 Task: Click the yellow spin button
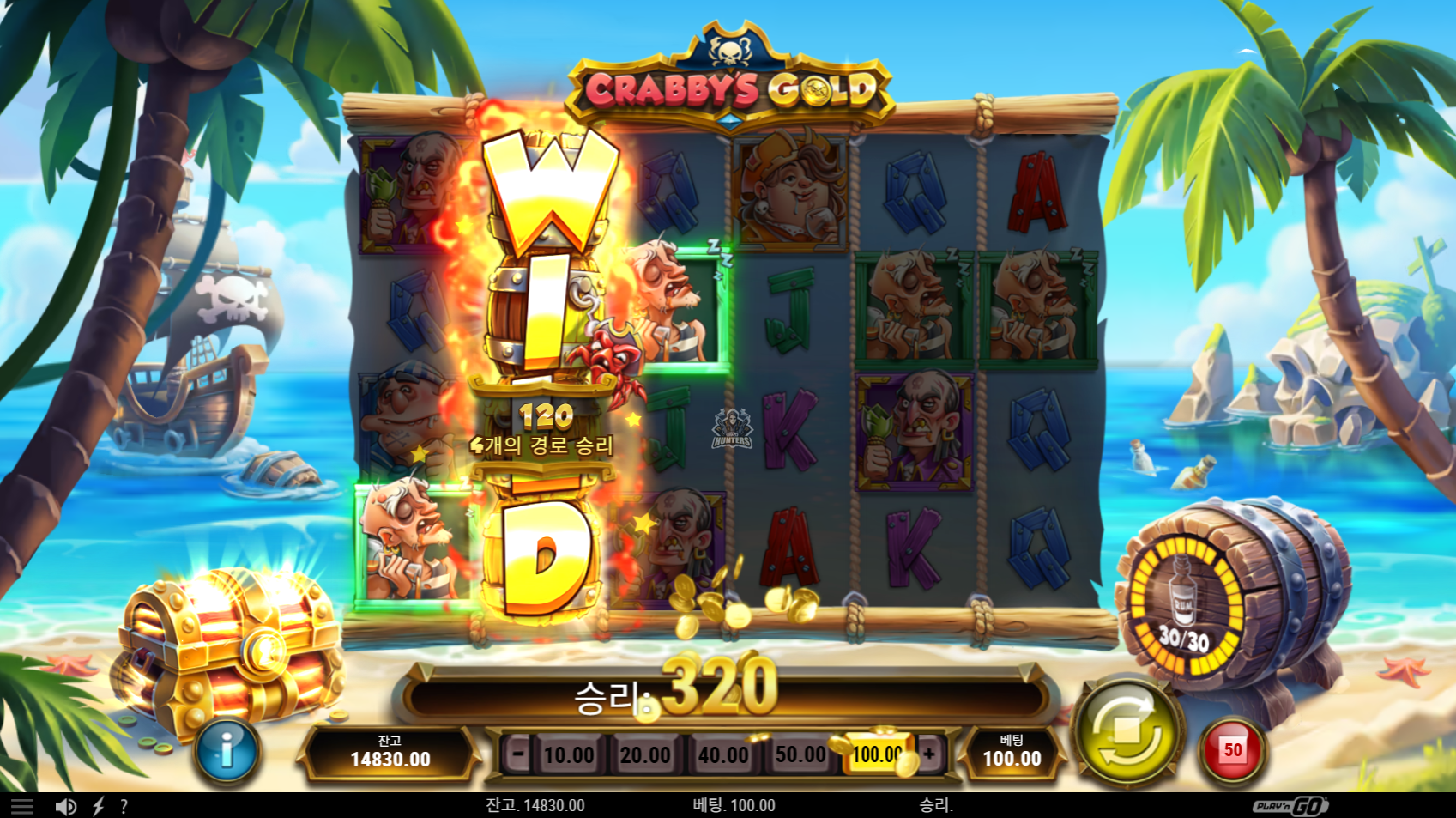[x=1127, y=735]
